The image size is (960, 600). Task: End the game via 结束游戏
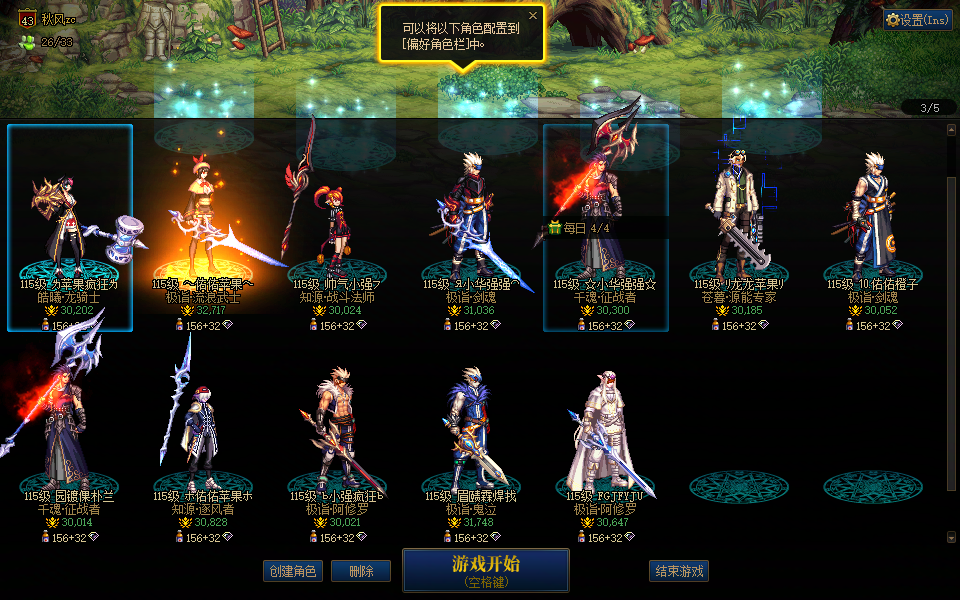coord(679,571)
